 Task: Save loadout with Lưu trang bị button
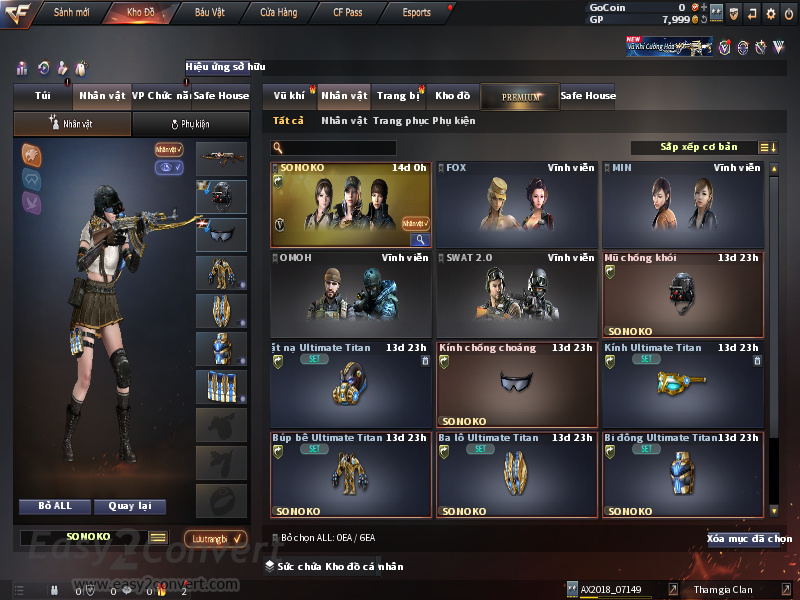point(214,538)
